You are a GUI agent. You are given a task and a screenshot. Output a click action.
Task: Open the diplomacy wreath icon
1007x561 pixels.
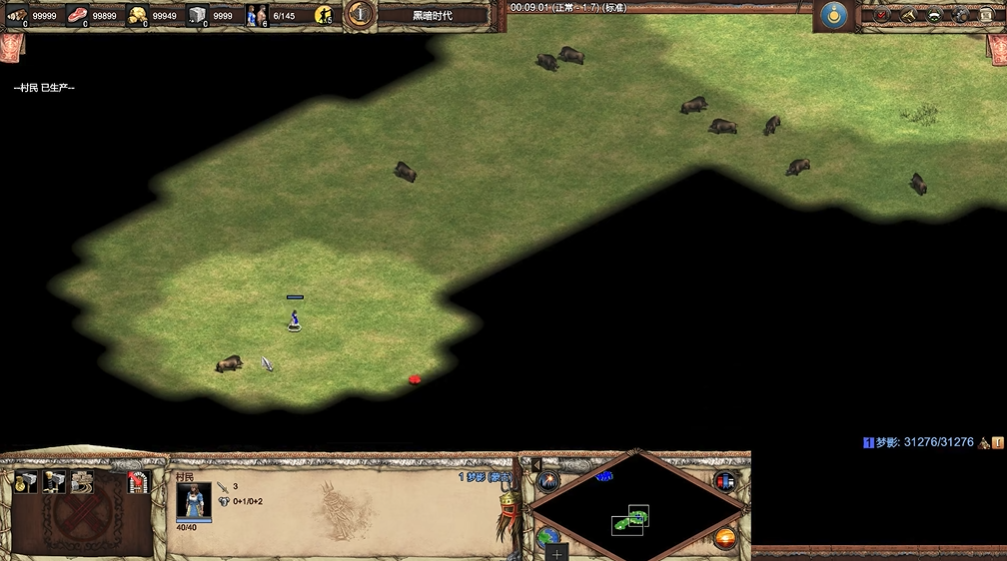coord(934,15)
